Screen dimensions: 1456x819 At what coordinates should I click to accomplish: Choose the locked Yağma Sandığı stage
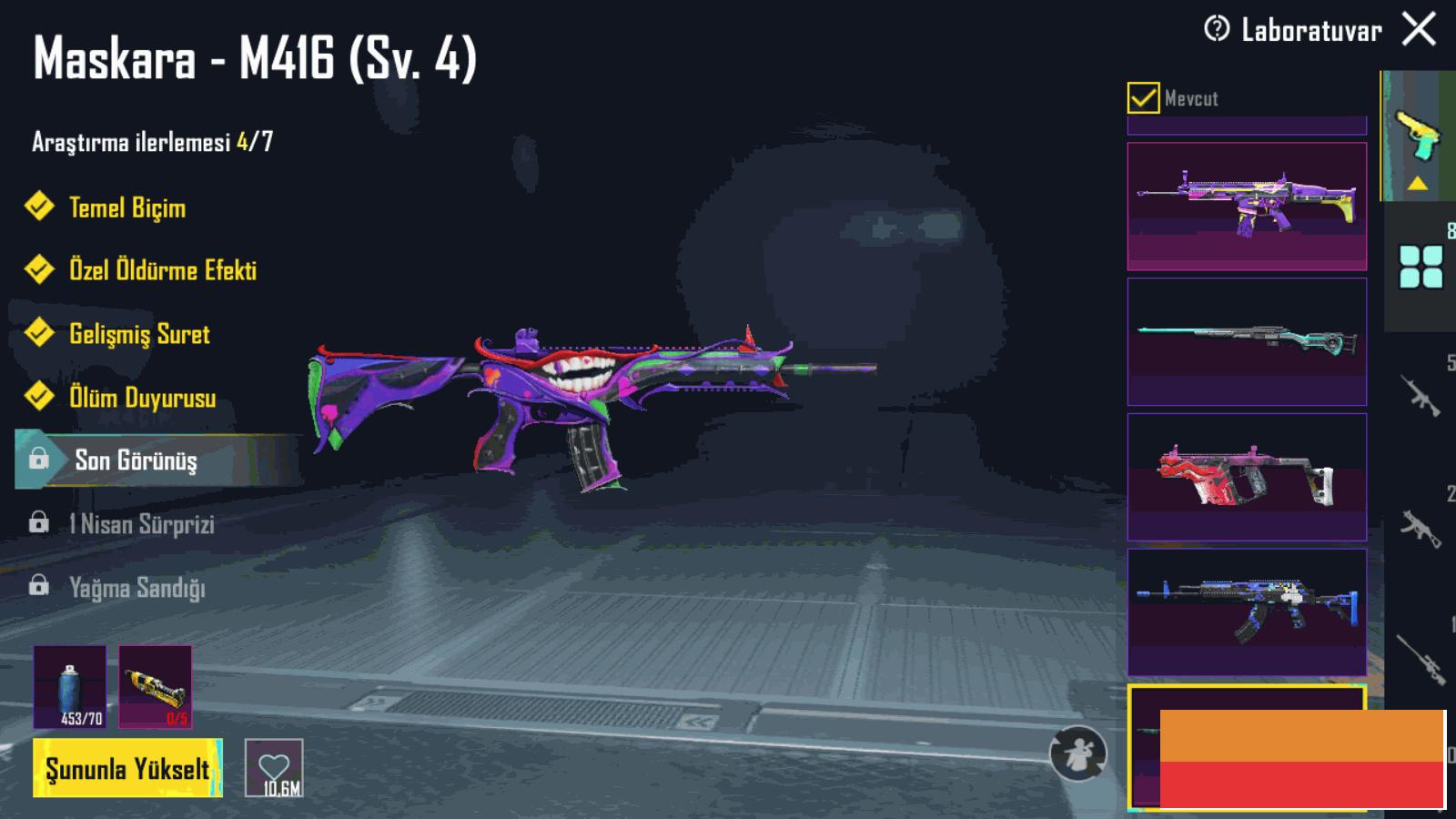click(136, 588)
